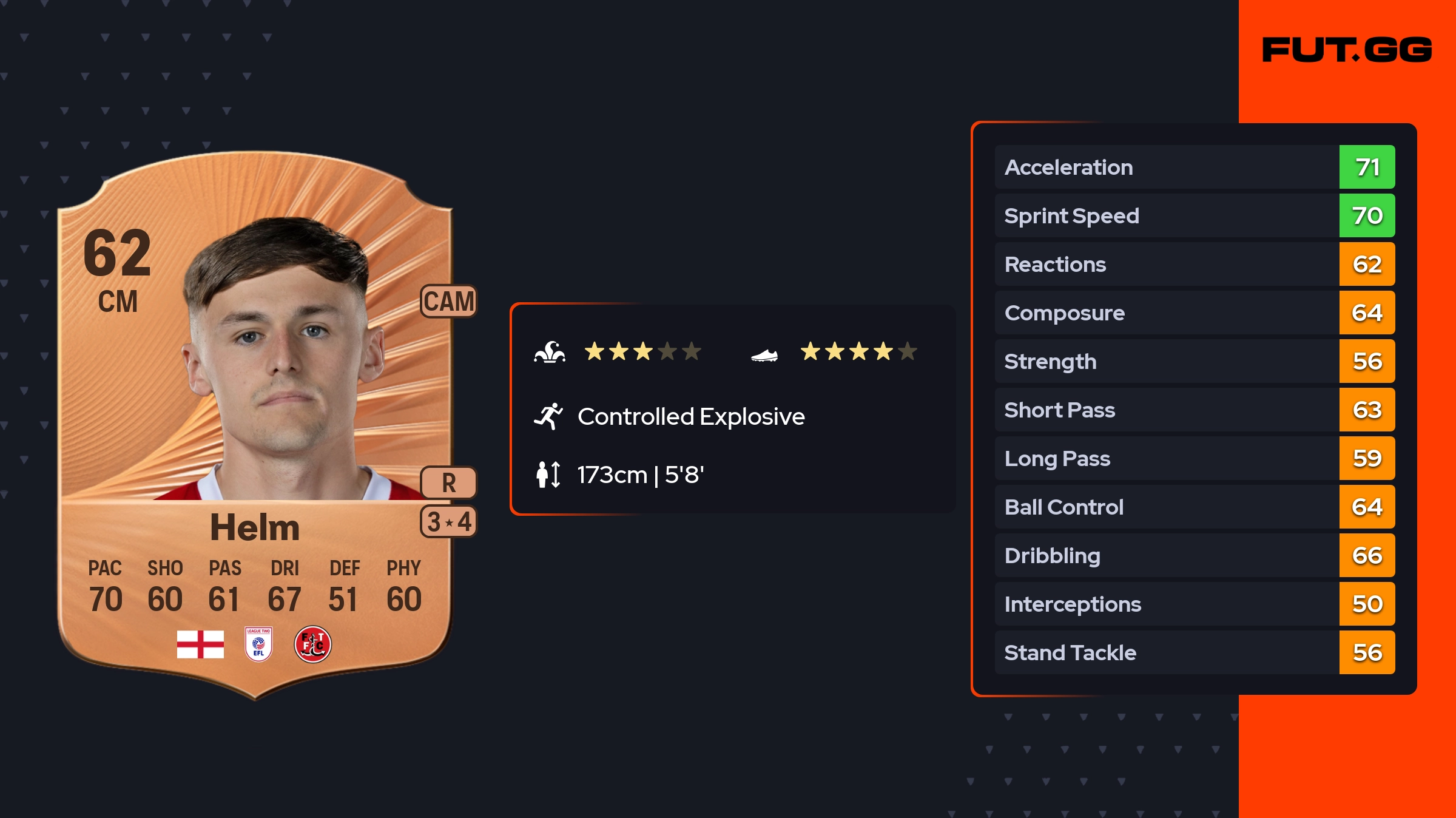
Task: Select the EFL League Two badge
Action: (x=258, y=644)
